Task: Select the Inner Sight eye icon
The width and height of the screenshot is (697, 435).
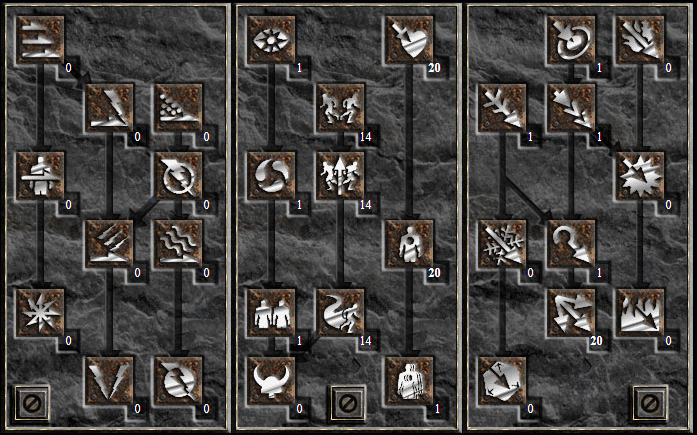Action: pyautogui.click(x=272, y=40)
